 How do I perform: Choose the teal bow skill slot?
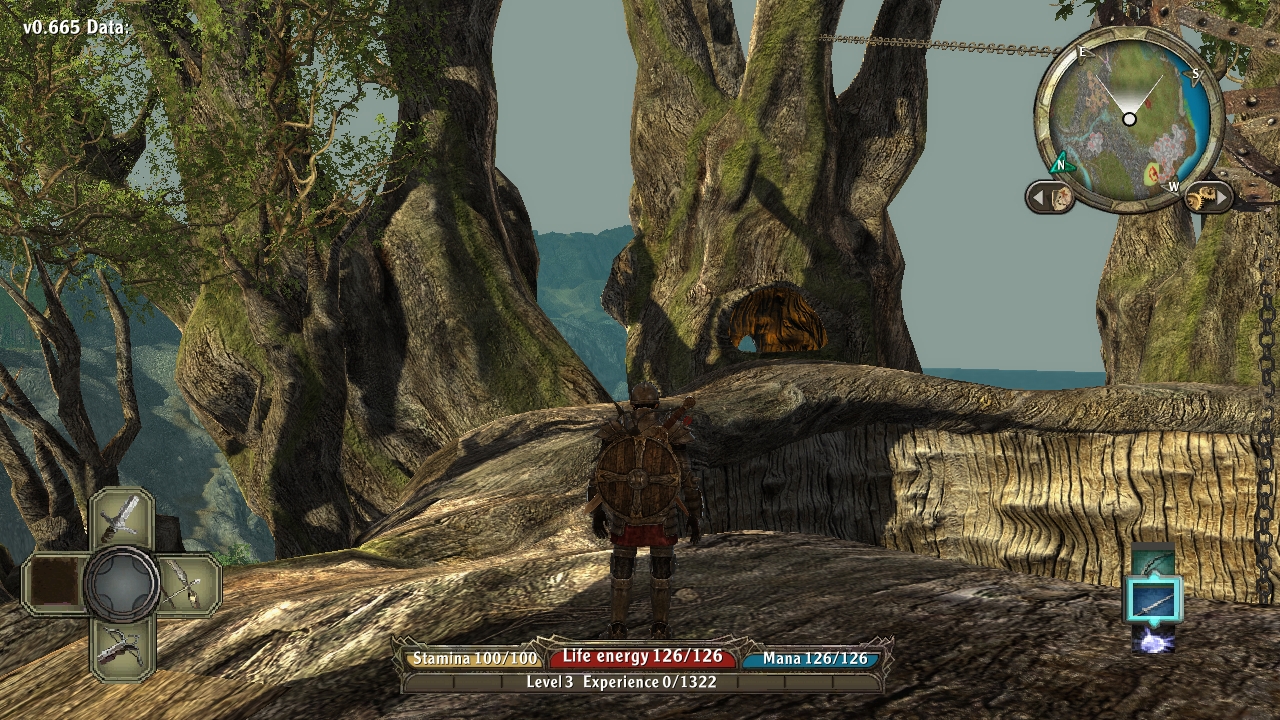[1153, 561]
